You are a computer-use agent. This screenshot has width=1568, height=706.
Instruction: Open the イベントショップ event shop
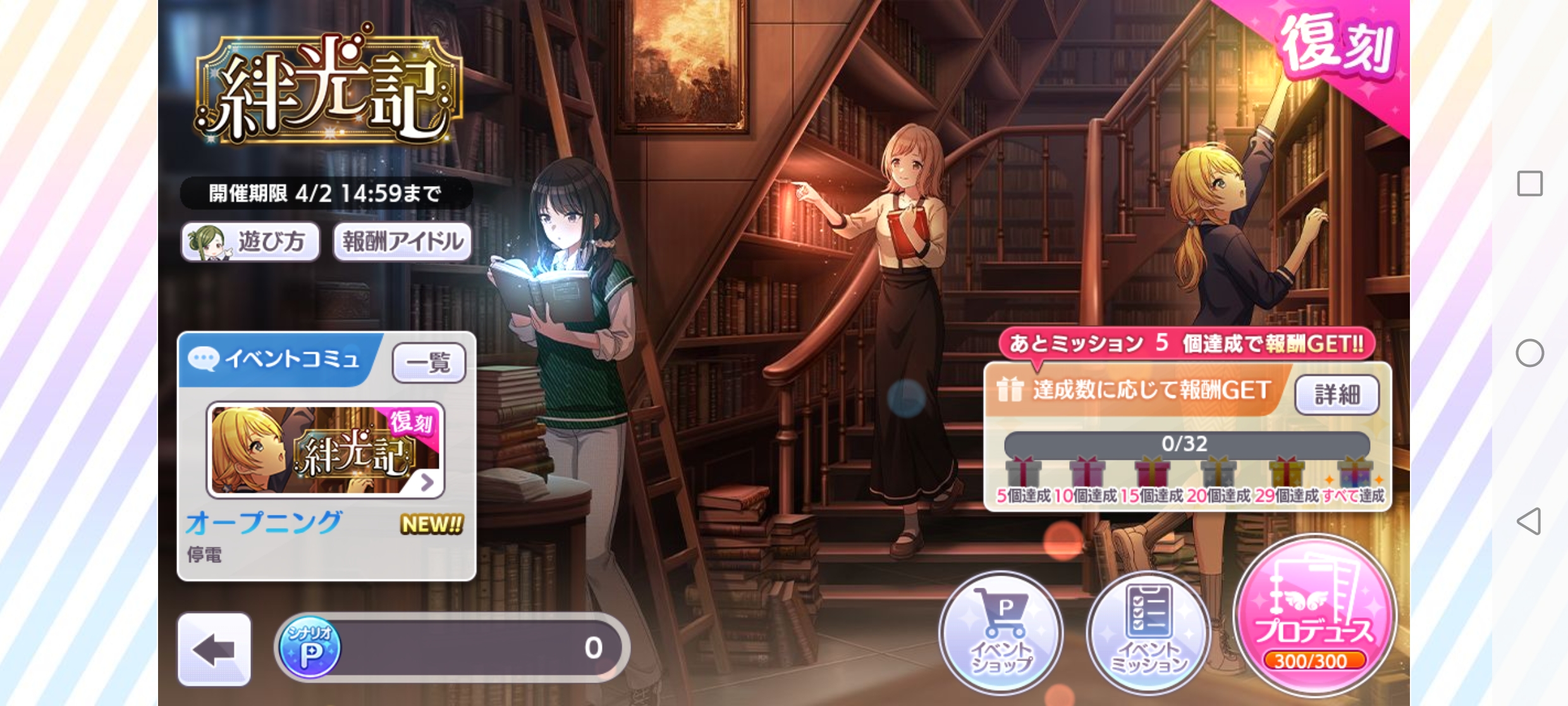point(1001,633)
